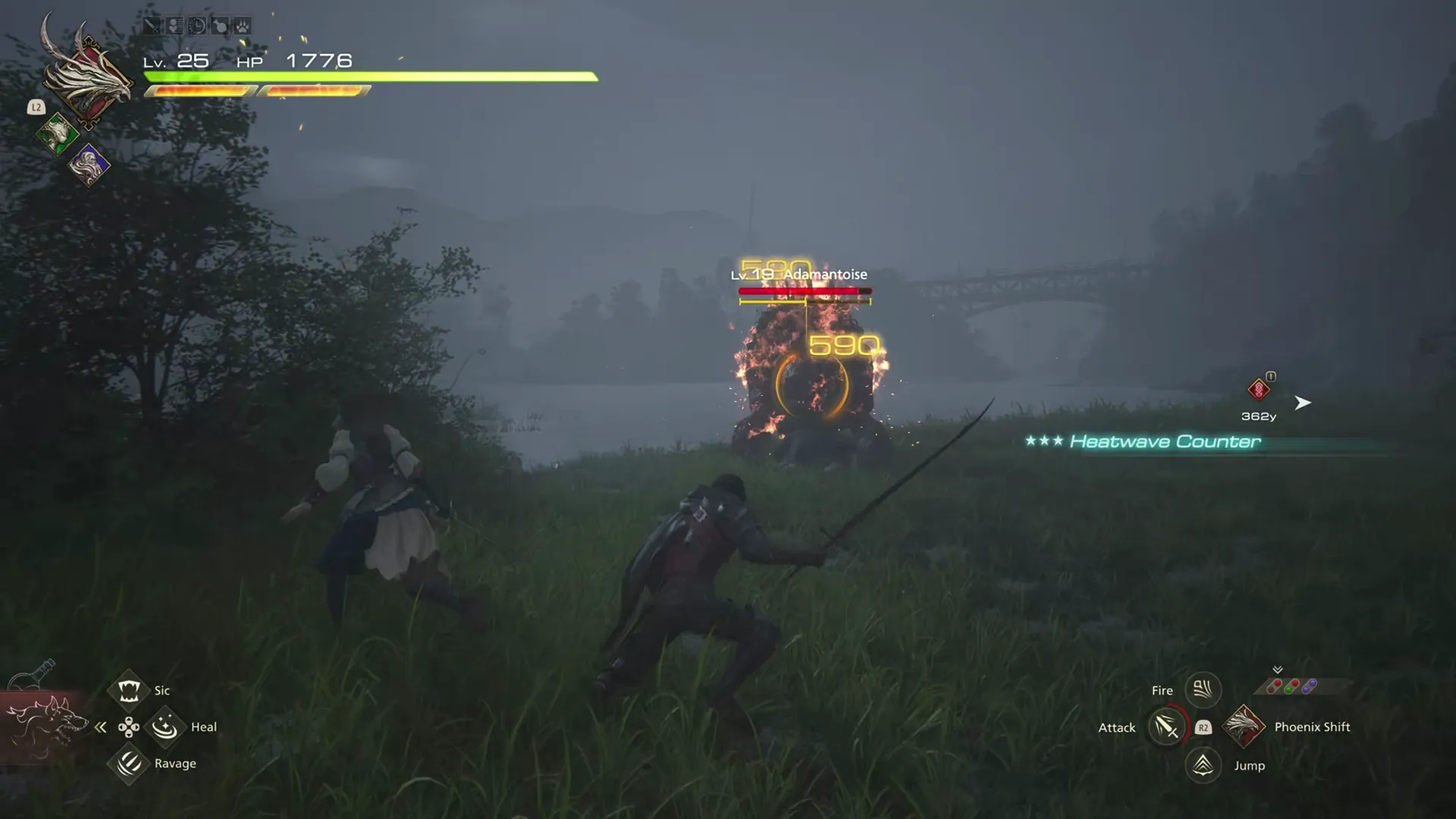
Task: Select the Jump chevron ability icon
Action: click(1203, 765)
